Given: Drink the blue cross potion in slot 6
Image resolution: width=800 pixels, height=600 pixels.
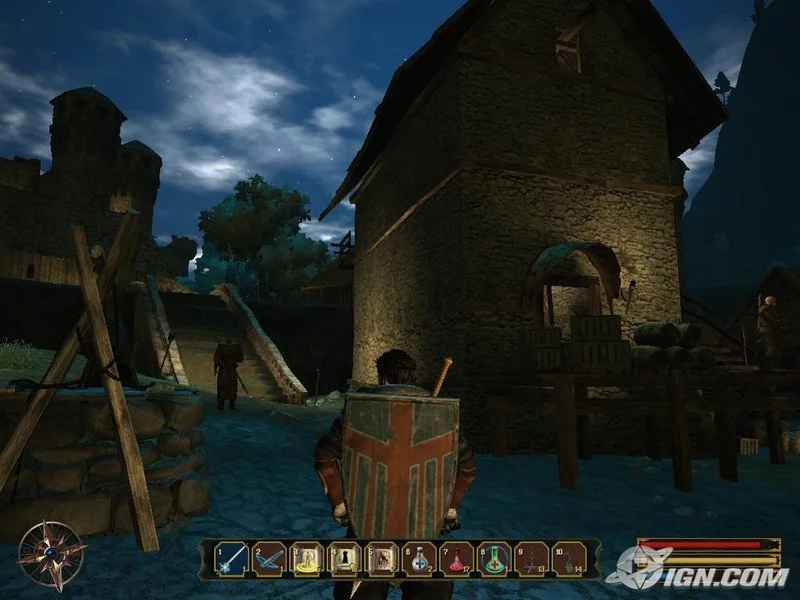Looking at the screenshot, I should 419,558.
